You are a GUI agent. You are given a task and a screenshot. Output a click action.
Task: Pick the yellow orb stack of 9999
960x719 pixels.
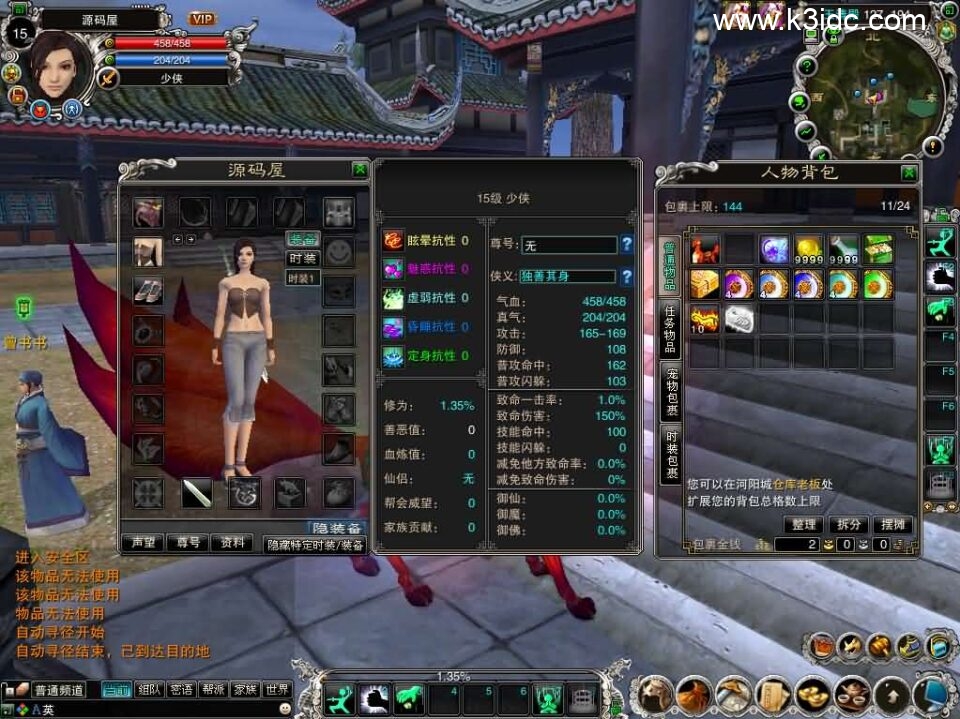pyautogui.click(x=809, y=249)
